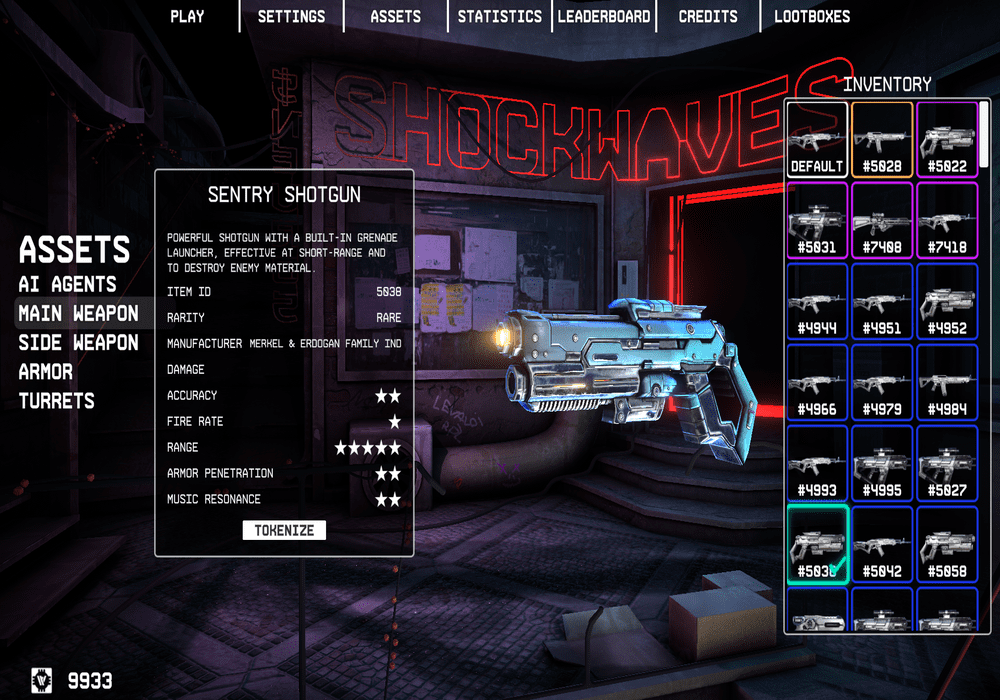Choose inventory weapon #5031
1000x700 pixels.
coord(817,220)
